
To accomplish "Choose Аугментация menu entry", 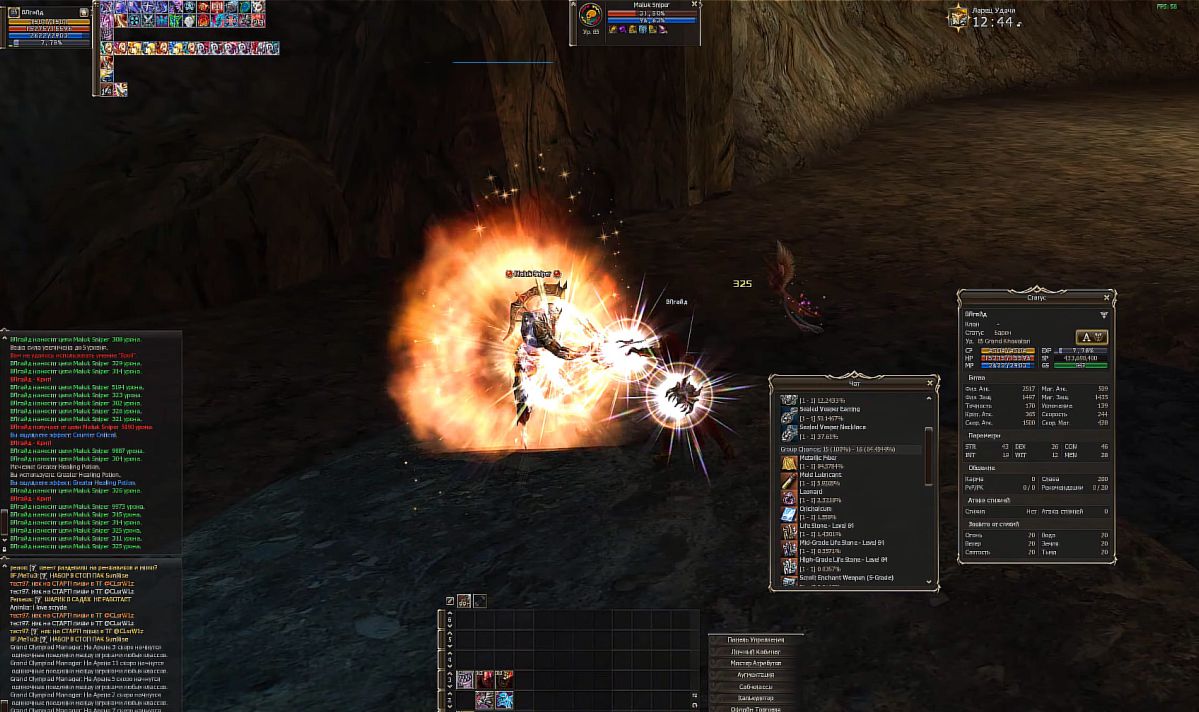I will 755,675.
